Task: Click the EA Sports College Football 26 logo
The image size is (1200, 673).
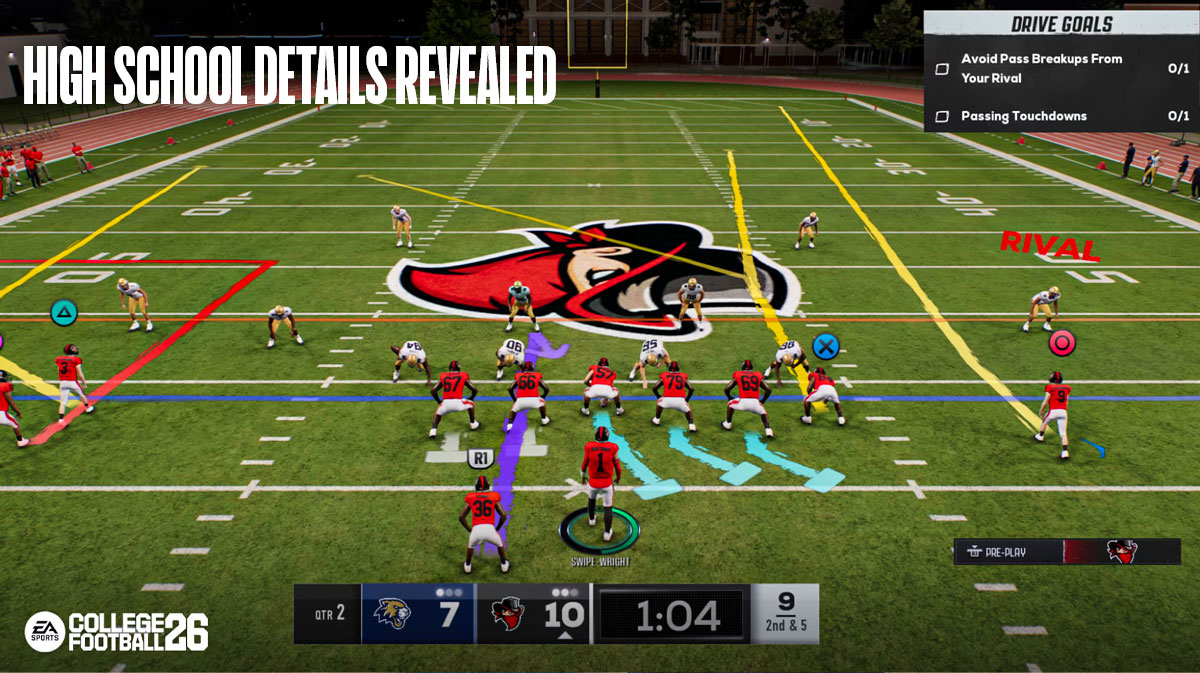Action: coord(116,631)
